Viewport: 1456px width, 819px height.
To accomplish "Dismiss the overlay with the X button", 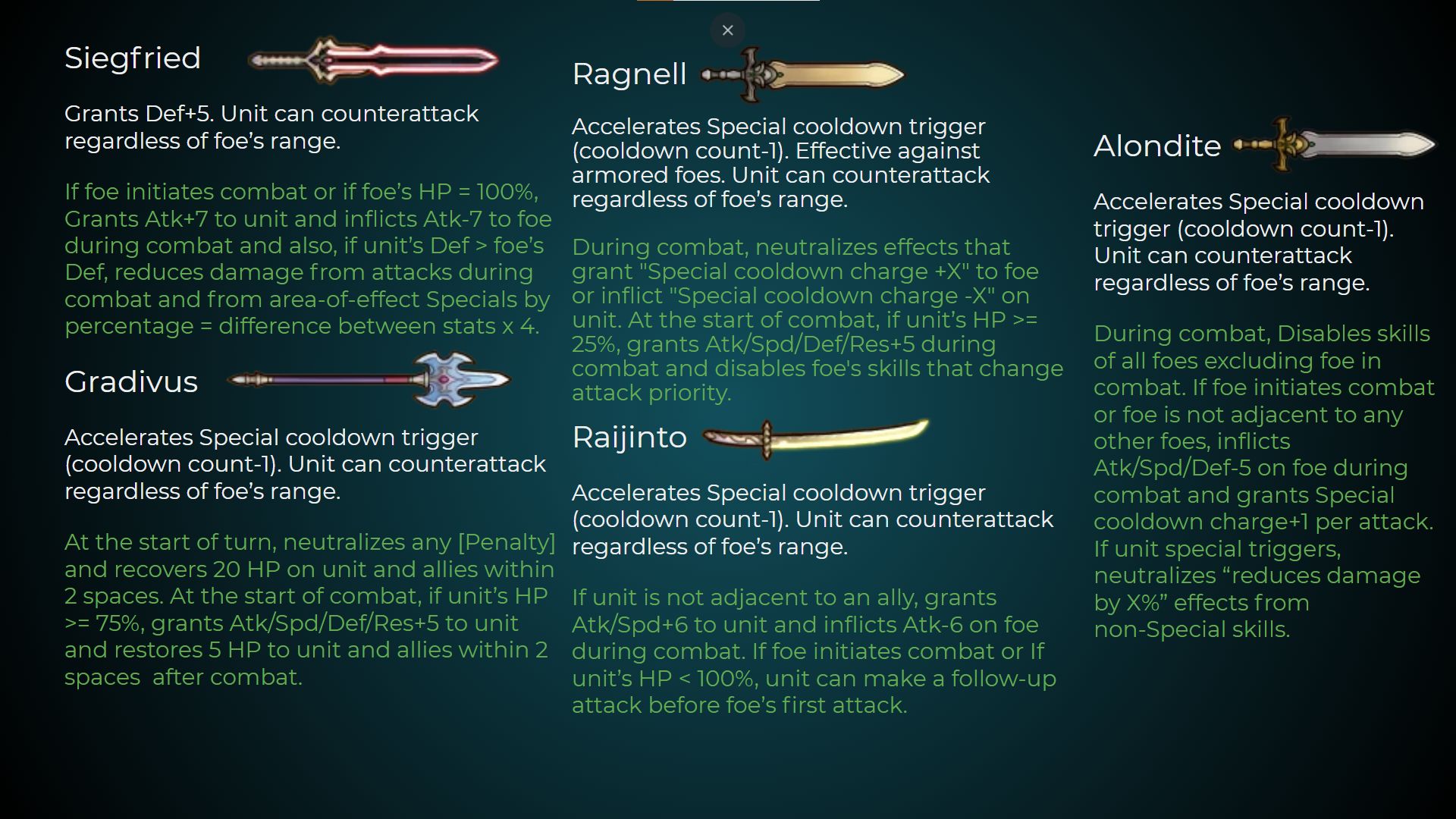I will point(727,30).
